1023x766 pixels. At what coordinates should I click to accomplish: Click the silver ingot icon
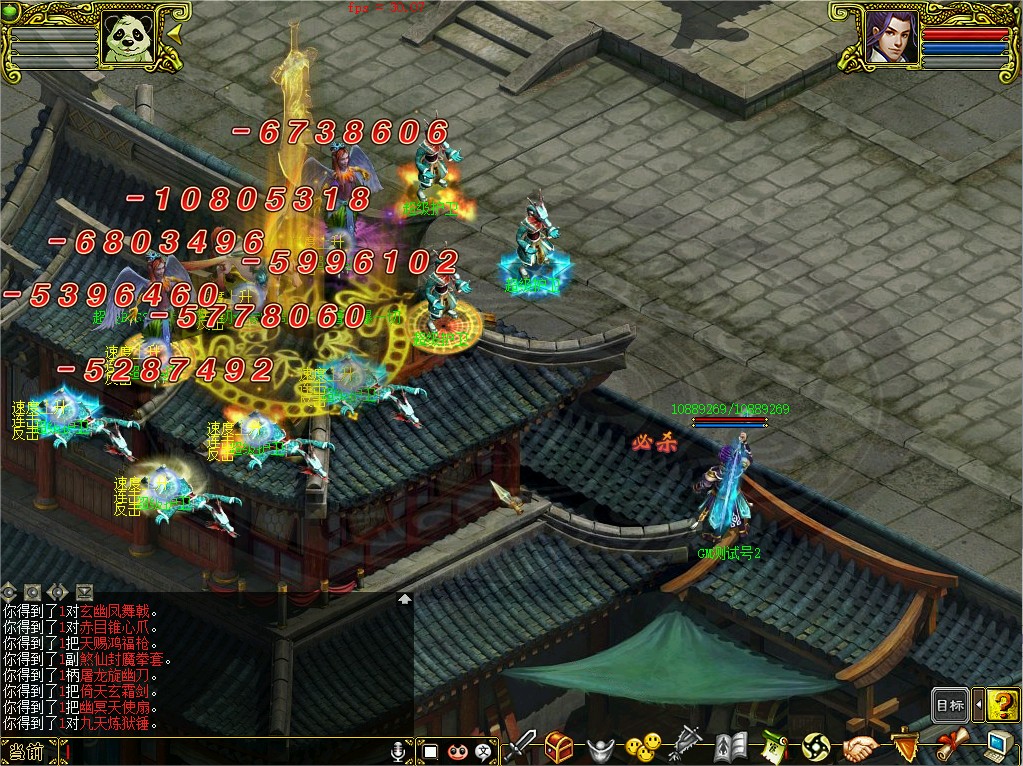[600, 747]
